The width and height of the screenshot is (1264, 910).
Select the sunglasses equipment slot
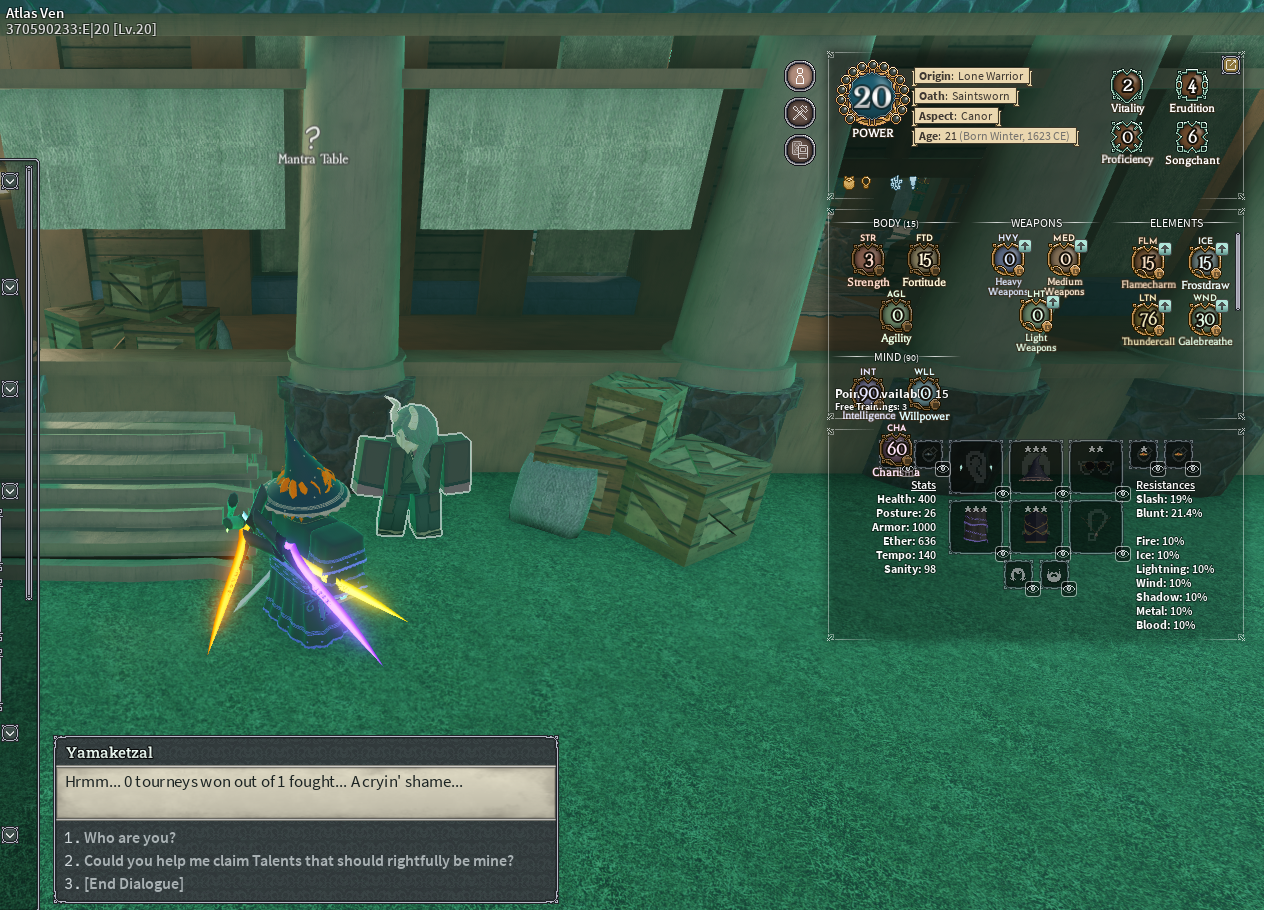click(1095, 466)
